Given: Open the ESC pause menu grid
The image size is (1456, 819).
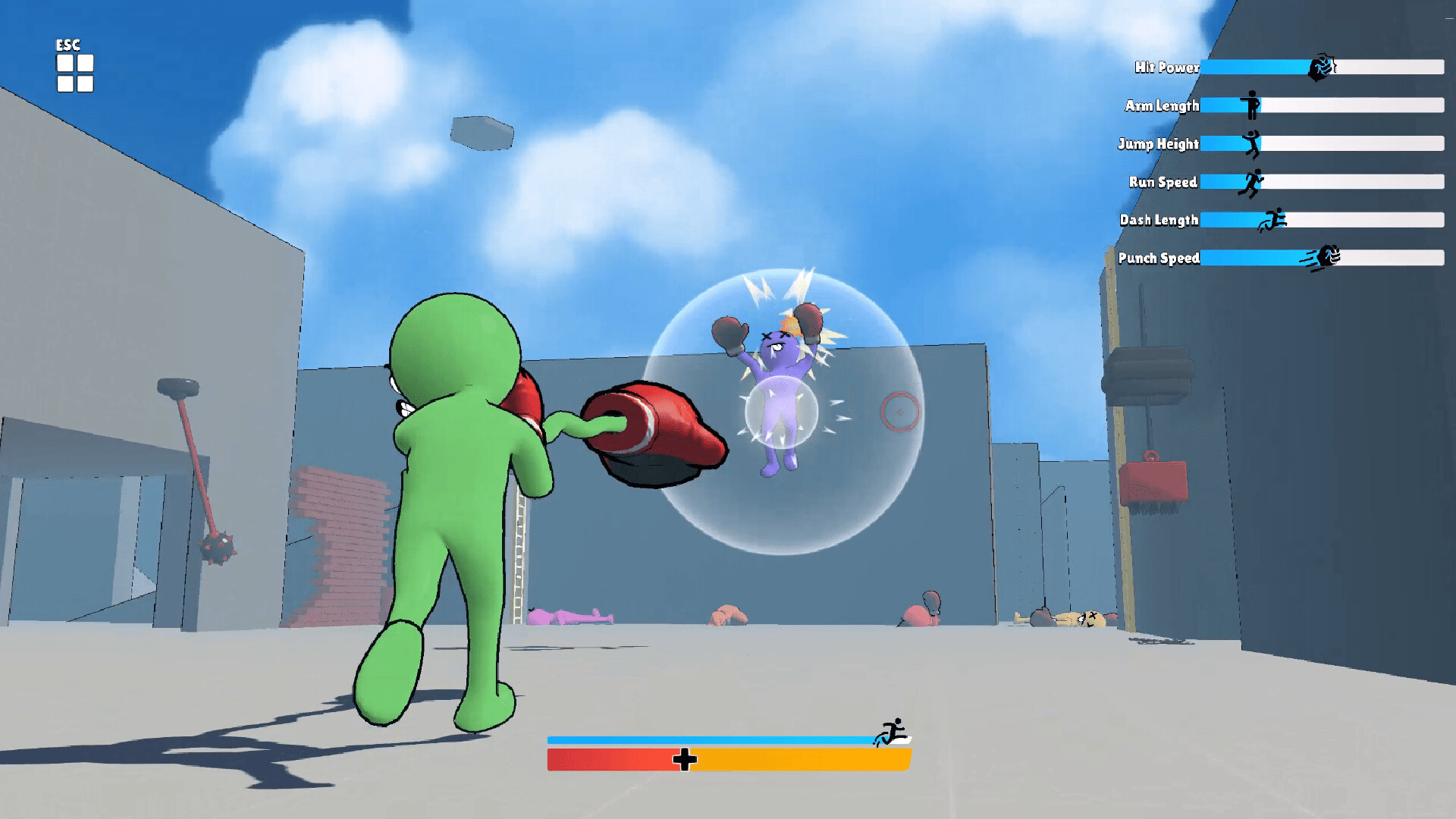Looking at the screenshot, I should pyautogui.click(x=74, y=73).
